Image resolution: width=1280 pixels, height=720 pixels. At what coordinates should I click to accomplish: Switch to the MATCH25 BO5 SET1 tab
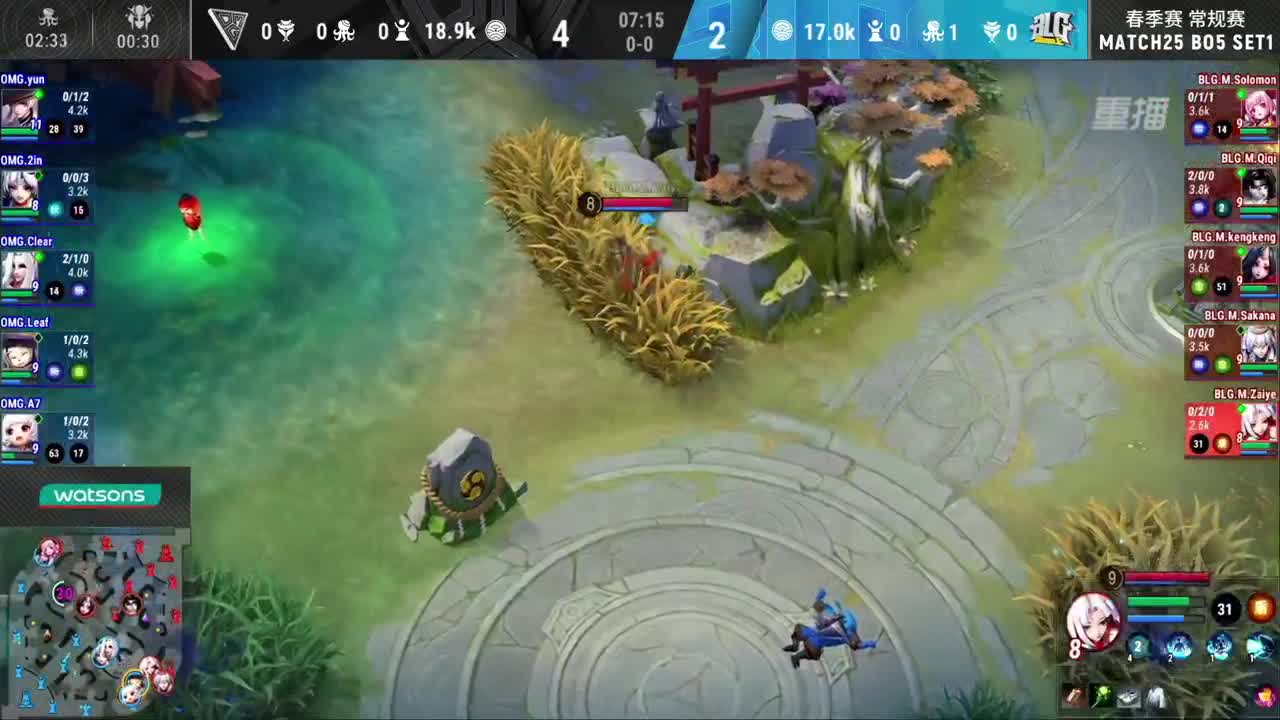click(1186, 43)
